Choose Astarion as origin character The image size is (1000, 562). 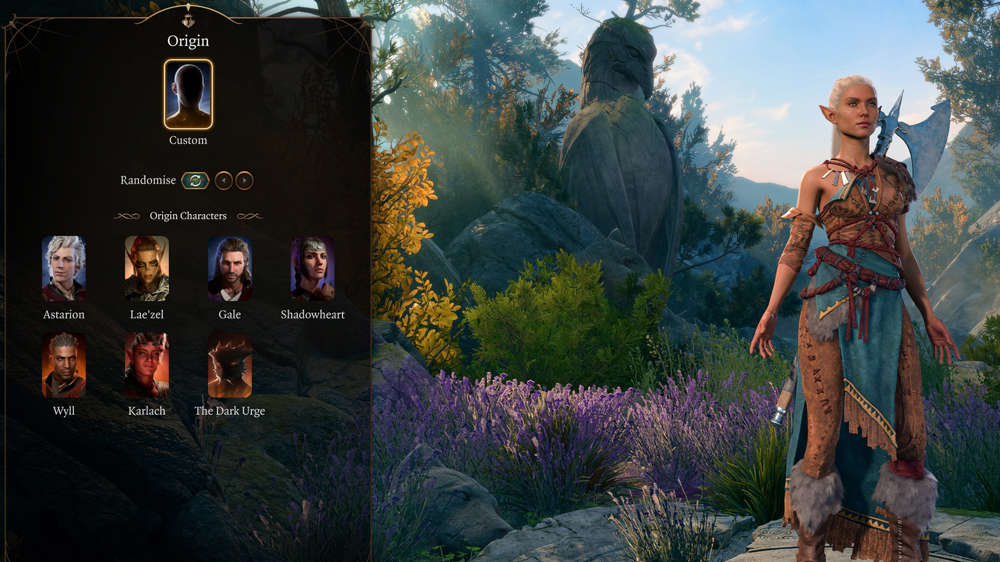coord(64,268)
